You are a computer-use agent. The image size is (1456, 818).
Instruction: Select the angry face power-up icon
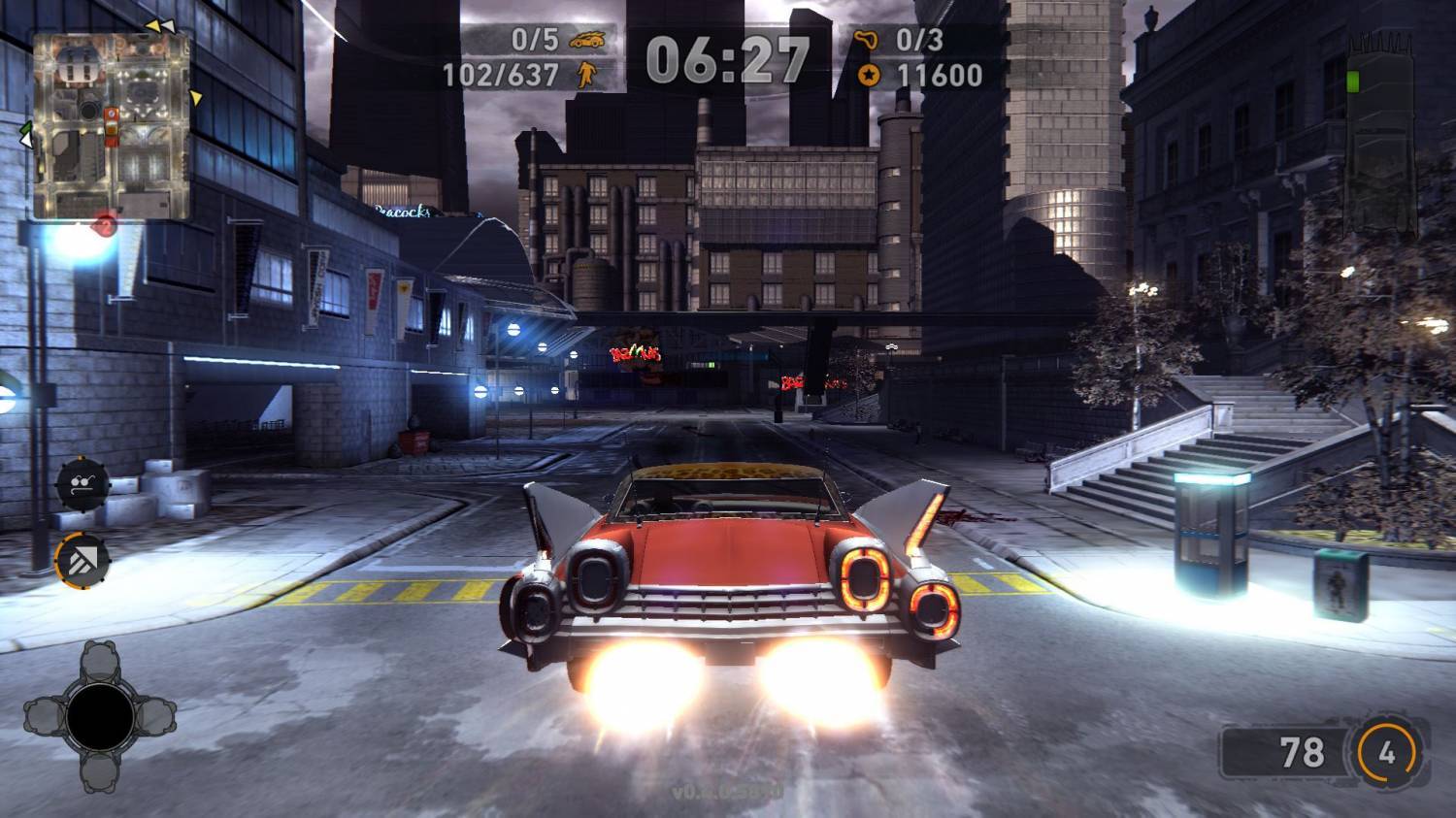coord(82,483)
